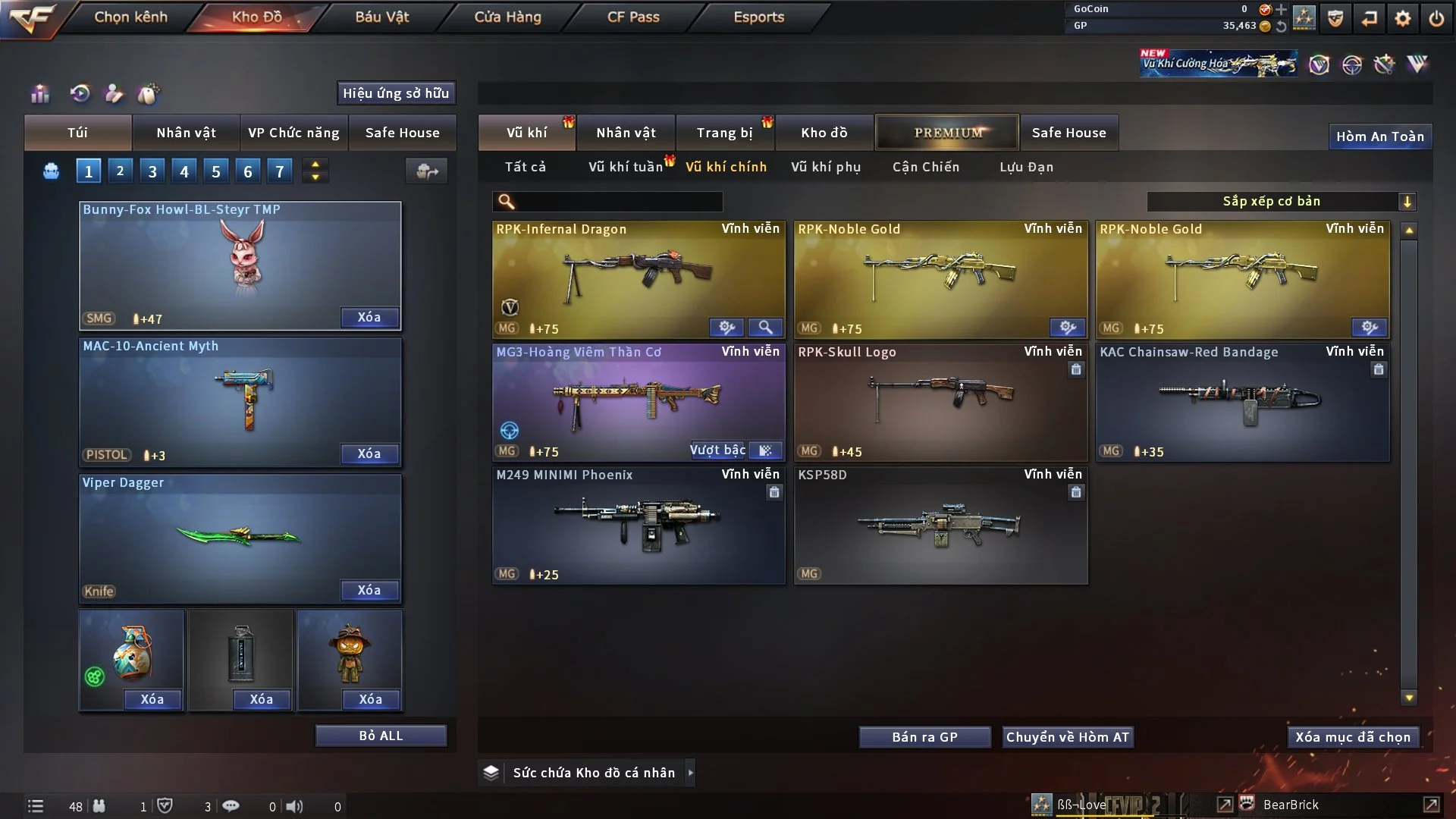1456x819 pixels.
Task: Click Bỏ ALL to unequip everything
Action: (x=381, y=736)
